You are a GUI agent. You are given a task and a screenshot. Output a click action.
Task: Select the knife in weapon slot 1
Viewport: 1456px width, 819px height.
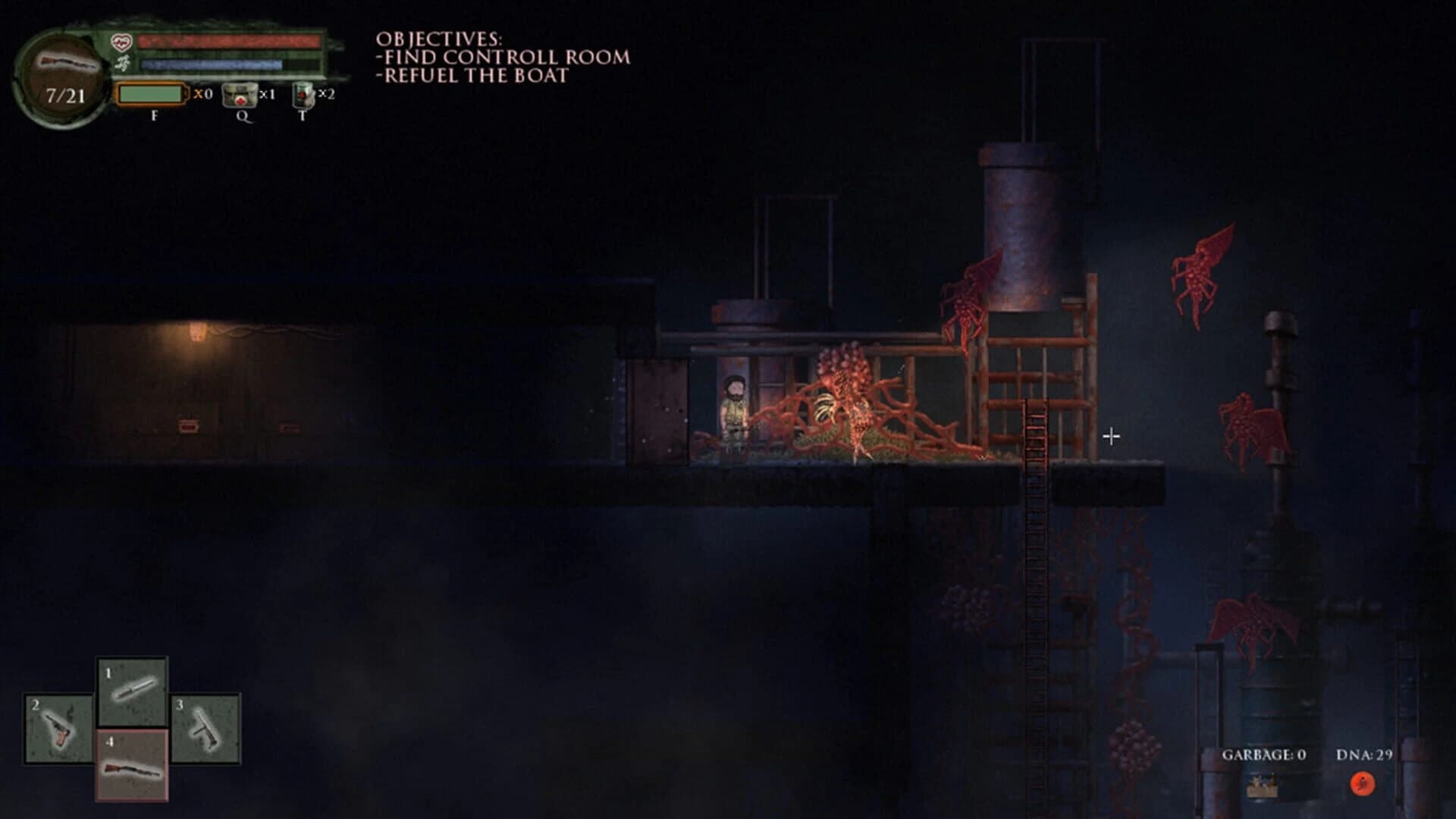tap(133, 692)
